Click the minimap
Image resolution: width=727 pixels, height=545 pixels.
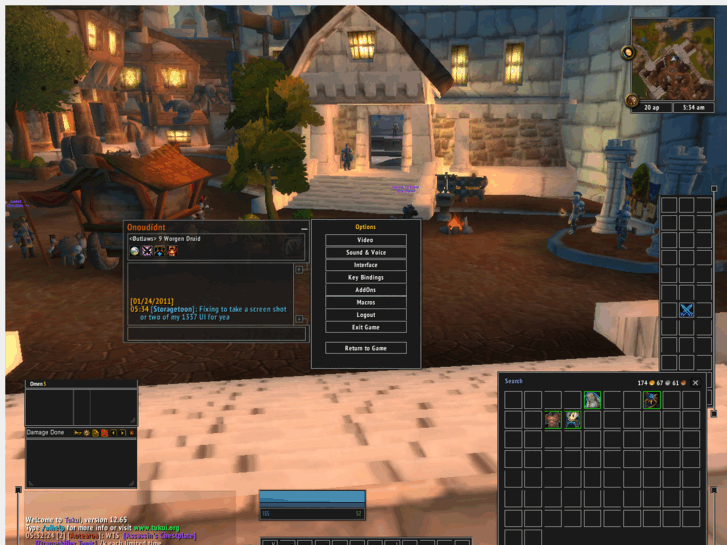point(673,58)
